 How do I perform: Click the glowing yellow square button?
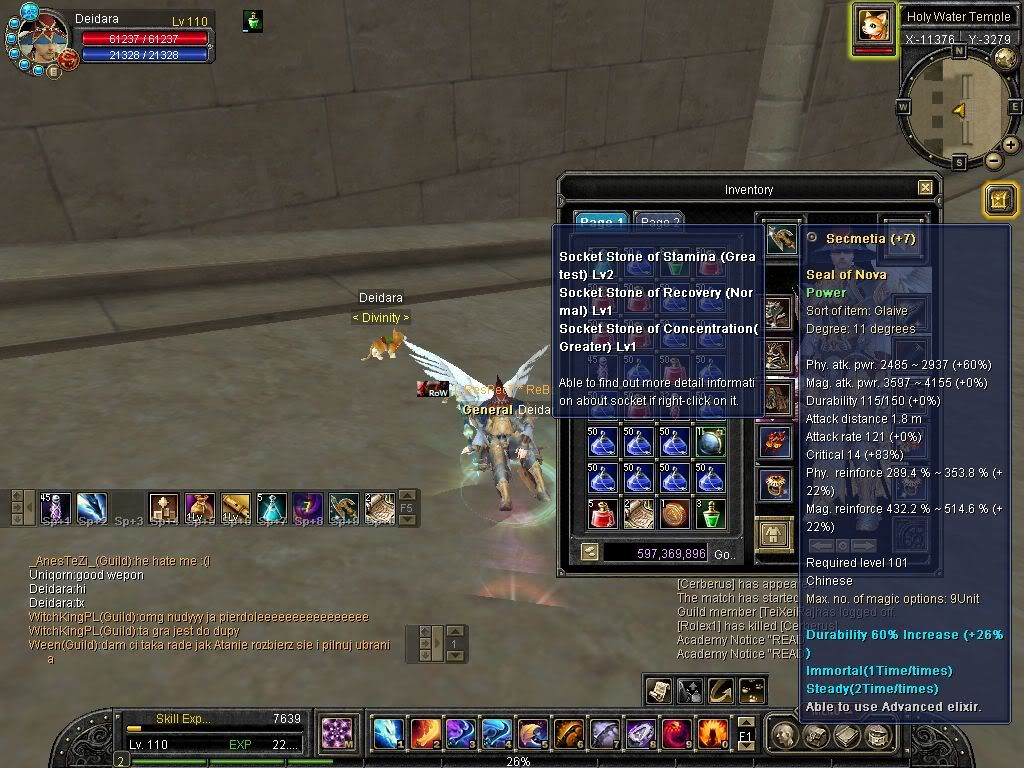[x=999, y=199]
